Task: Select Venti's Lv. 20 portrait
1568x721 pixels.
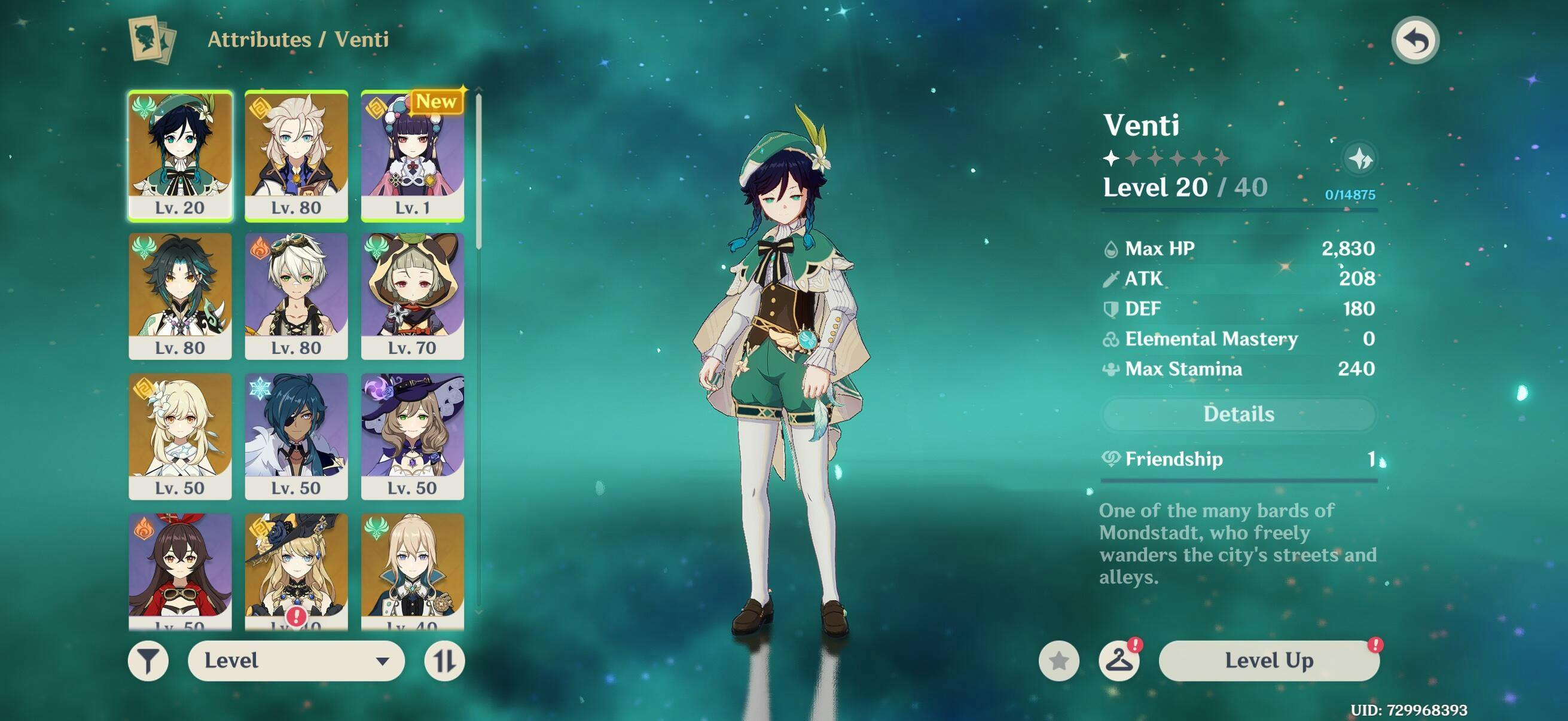Action: [180, 155]
